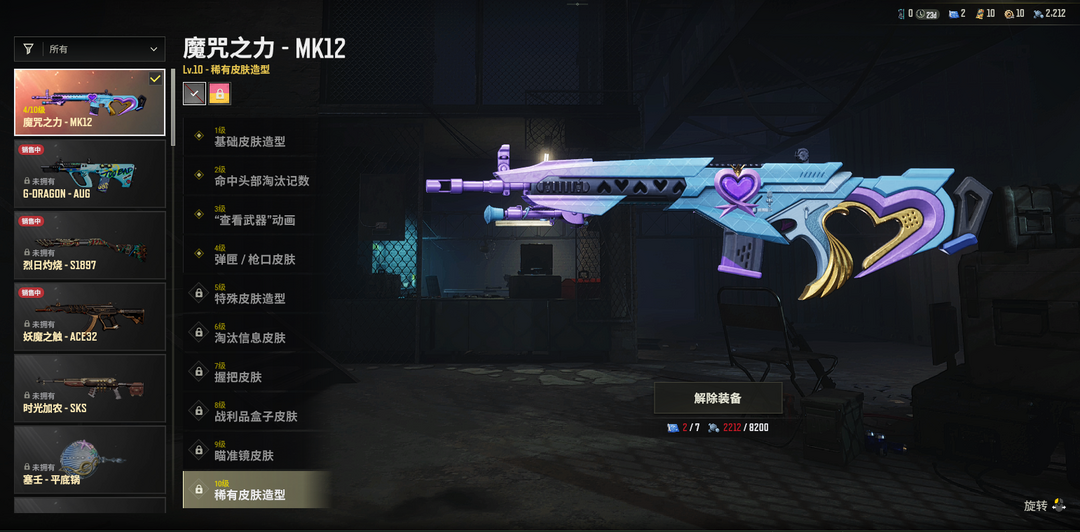Image resolution: width=1080 pixels, height=532 pixels.
Task: Select locked level 8 战利品盒子皮肤
Action: pos(256,411)
